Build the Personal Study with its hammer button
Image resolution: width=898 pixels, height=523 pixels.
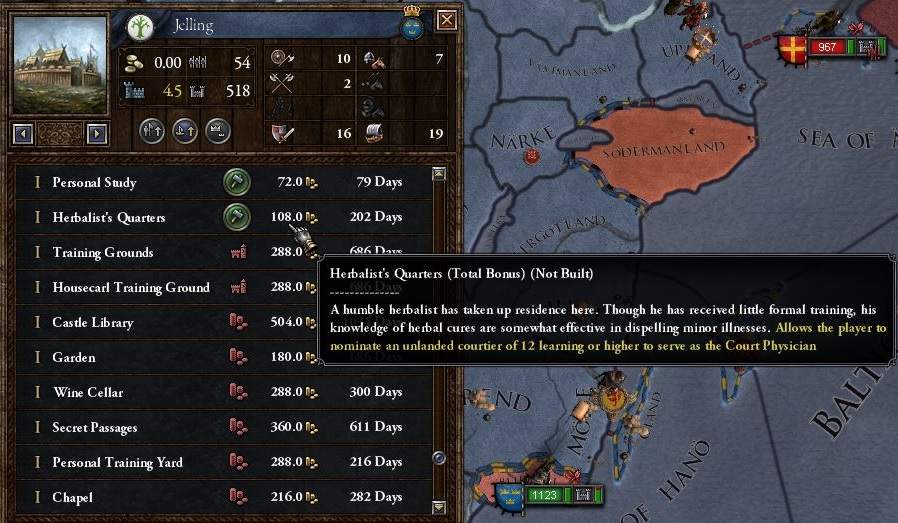tap(237, 182)
